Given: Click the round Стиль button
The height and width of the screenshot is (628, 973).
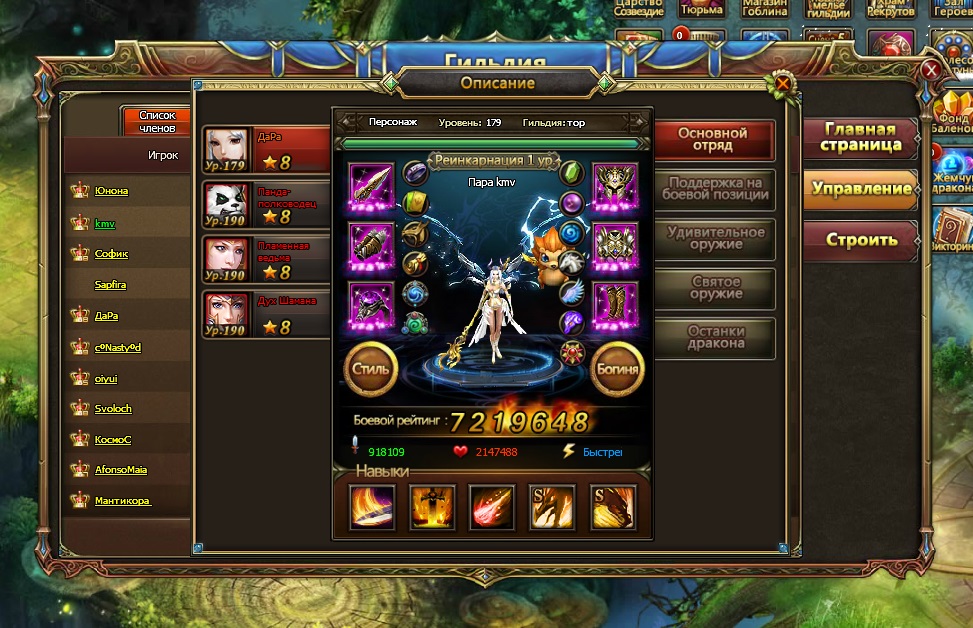Looking at the screenshot, I should 371,368.
